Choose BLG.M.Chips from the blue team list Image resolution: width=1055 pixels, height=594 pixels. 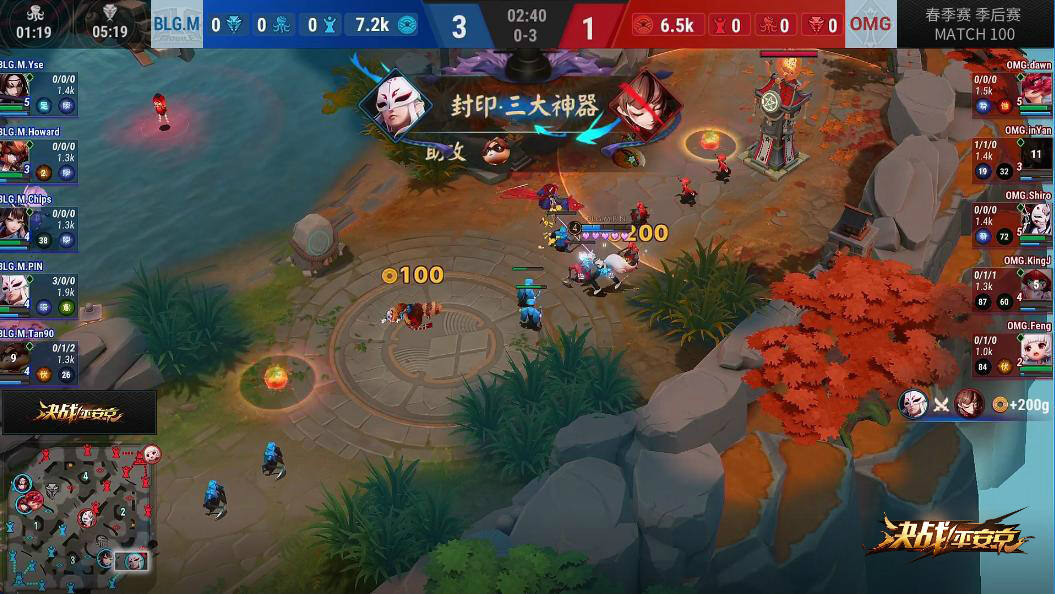point(39,225)
